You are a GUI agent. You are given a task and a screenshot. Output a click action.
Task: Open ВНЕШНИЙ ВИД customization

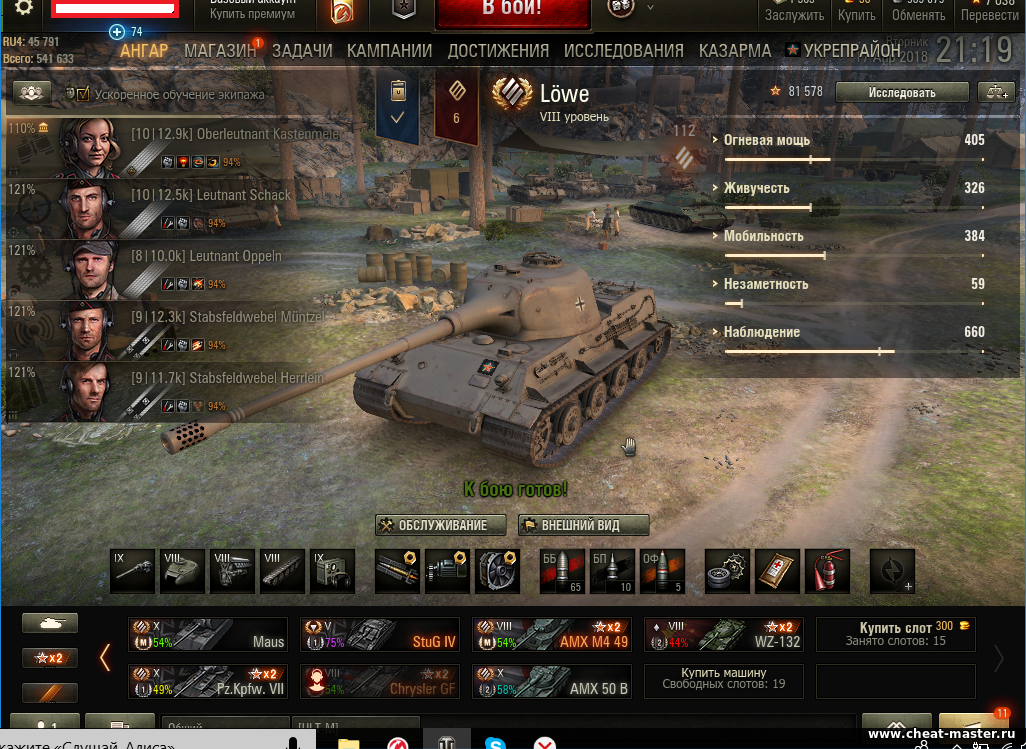[584, 525]
